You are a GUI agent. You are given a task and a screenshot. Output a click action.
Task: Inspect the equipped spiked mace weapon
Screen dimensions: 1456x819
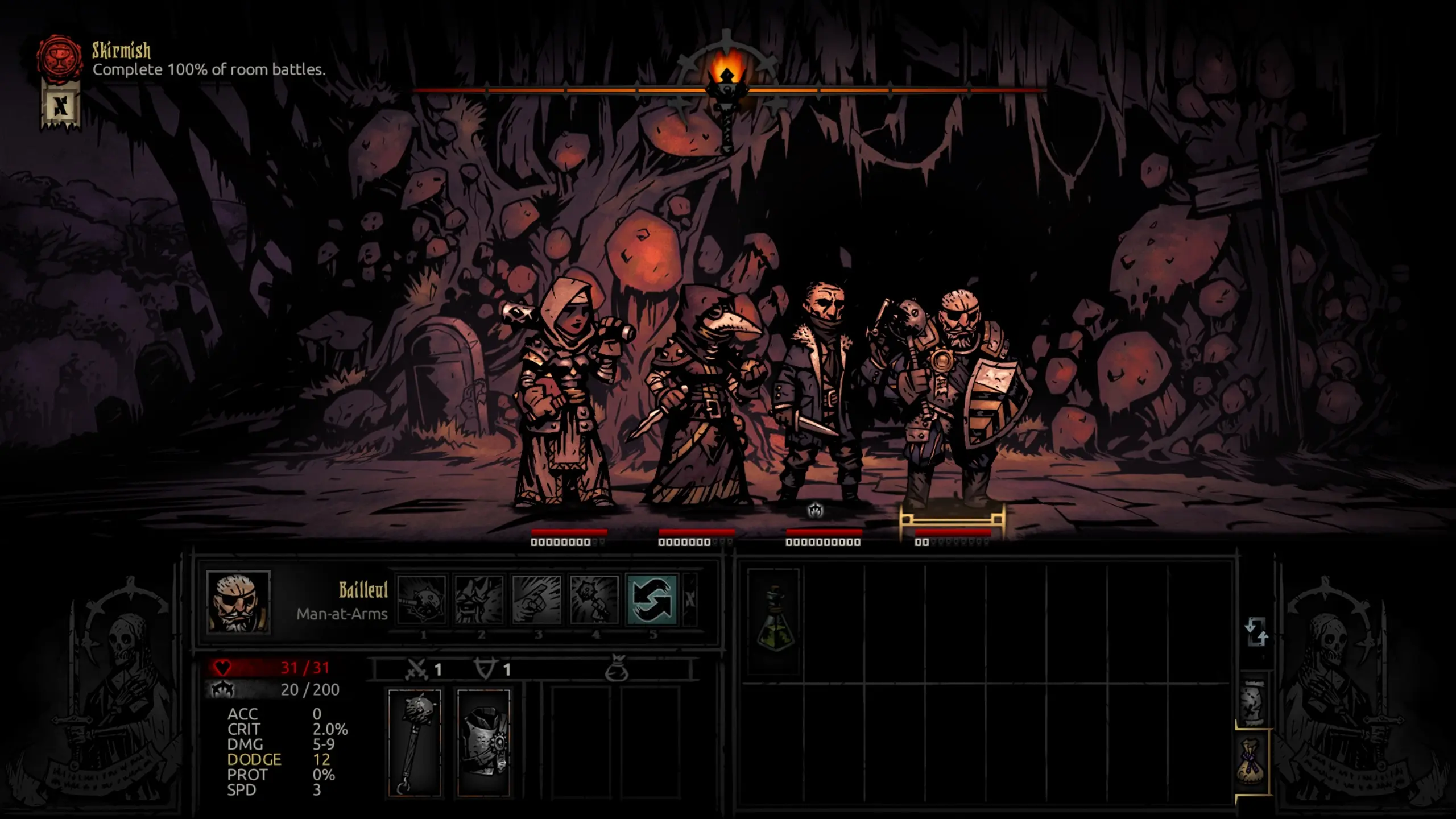click(x=415, y=742)
